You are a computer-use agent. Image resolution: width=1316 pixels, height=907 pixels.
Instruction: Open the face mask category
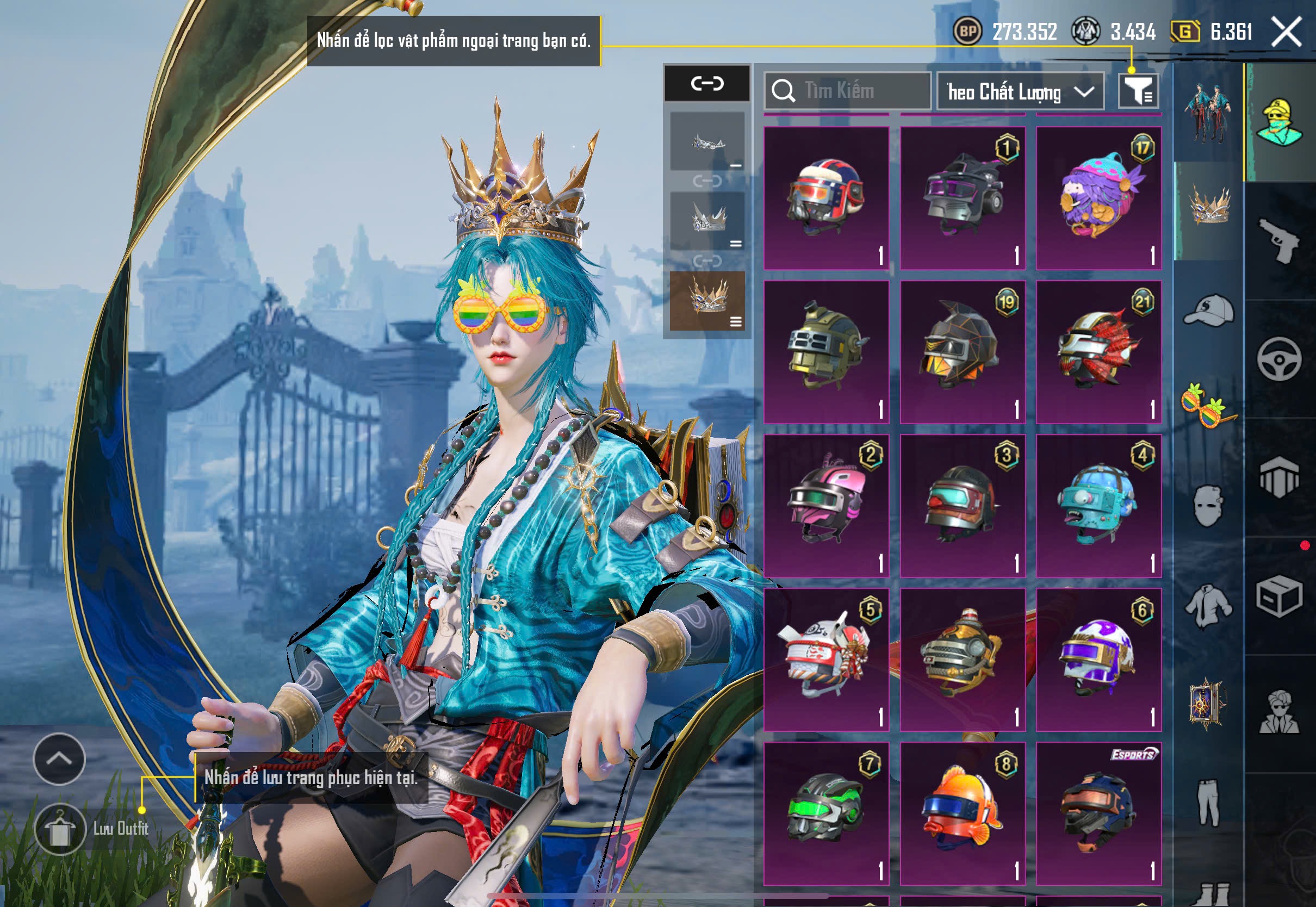click(1209, 506)
